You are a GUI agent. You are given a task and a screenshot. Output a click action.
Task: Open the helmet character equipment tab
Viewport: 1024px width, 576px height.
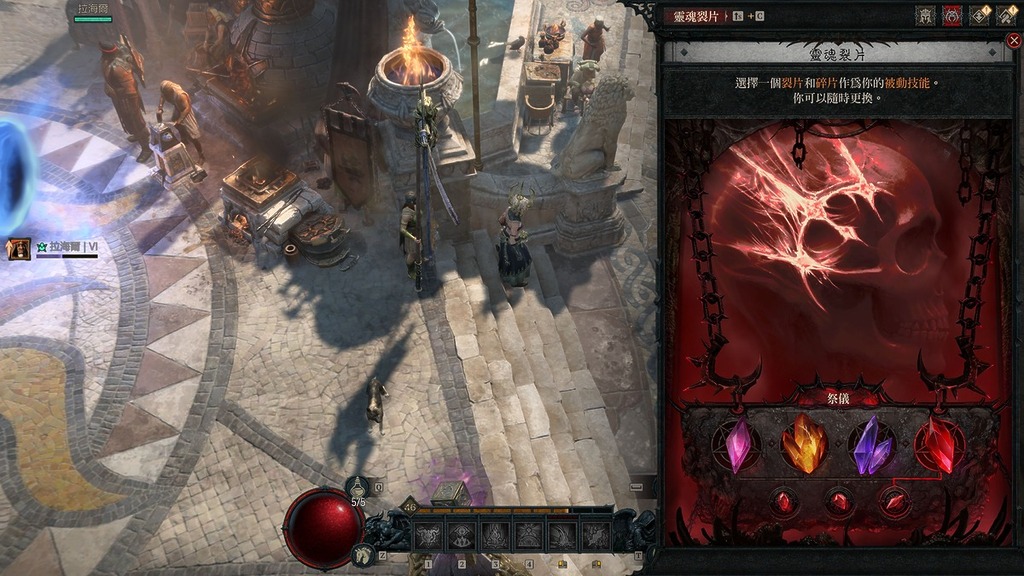tap(925, 16)
